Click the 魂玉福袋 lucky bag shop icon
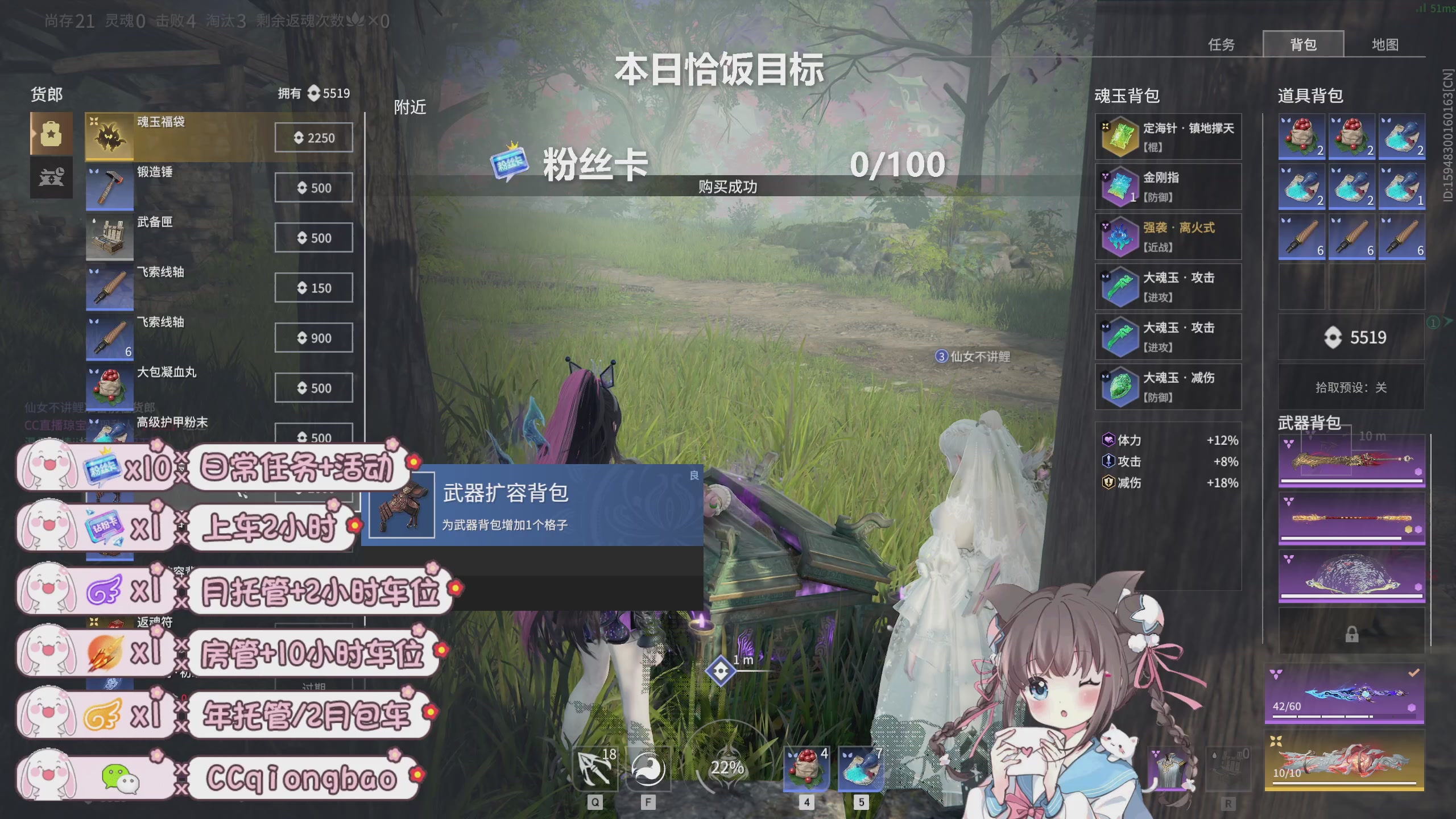The height and width of the screenshot is (819, 1456). (x=109, y=136)
